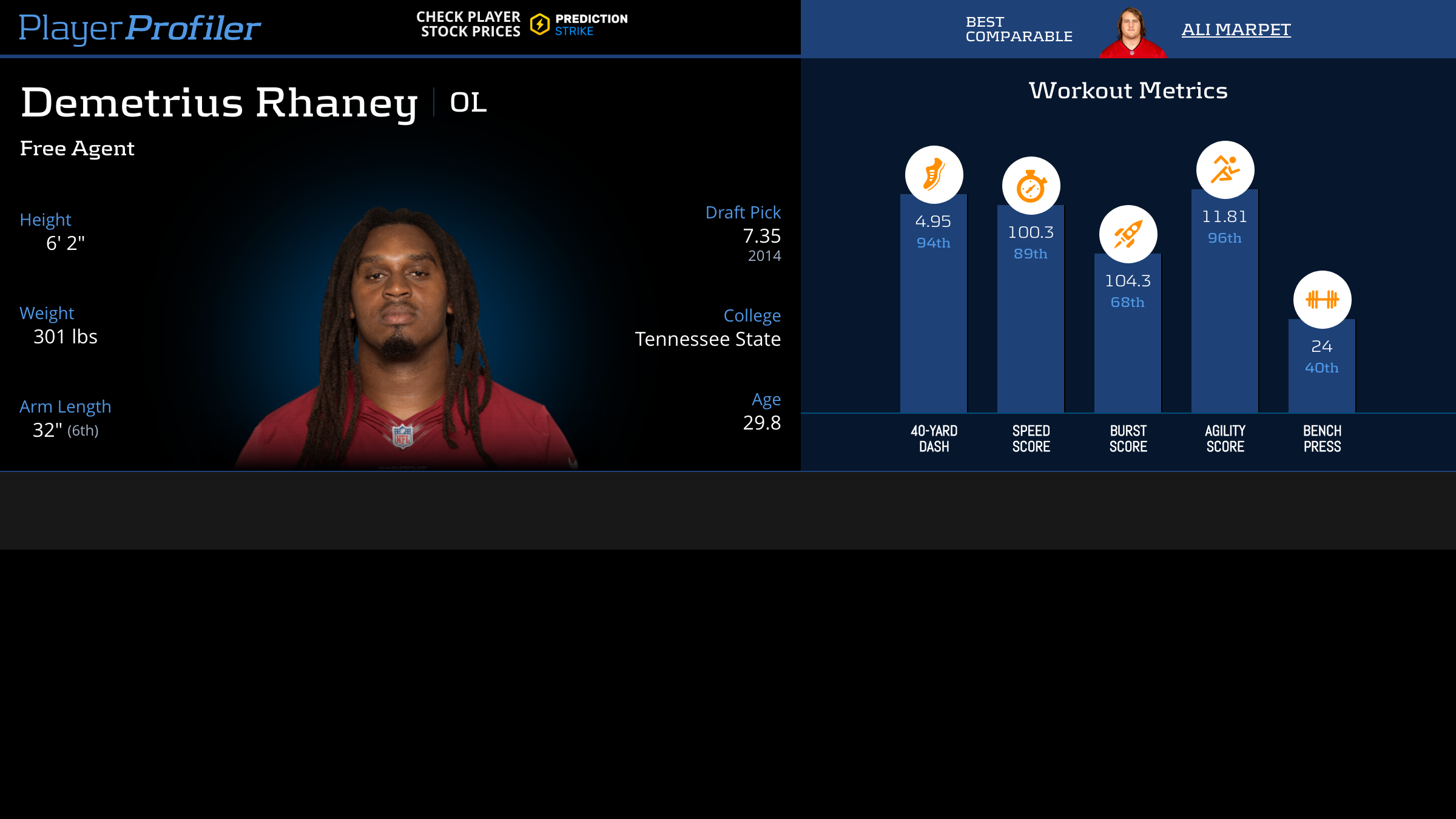Select the Speed Score stopwatch icon
Screen dimensions: 1456x819
tap(1031, 186)
